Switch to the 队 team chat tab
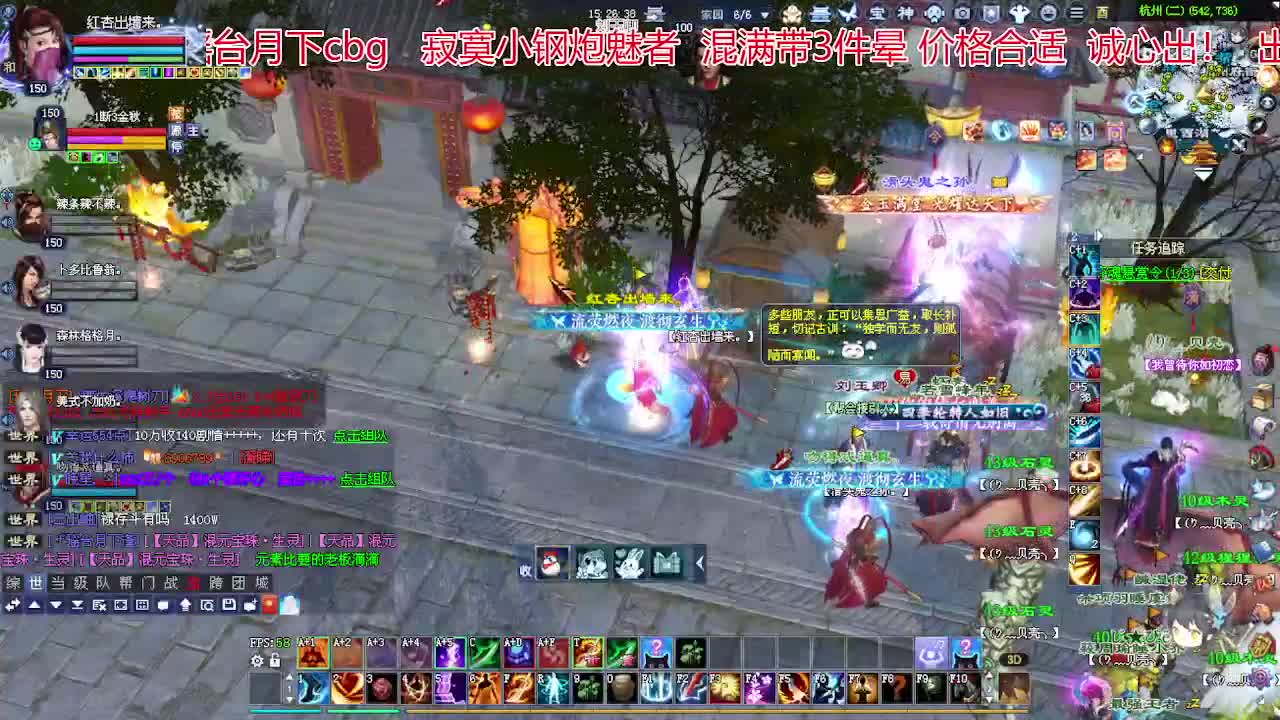This screenshot has width=1280, height=720. (98, 582)
